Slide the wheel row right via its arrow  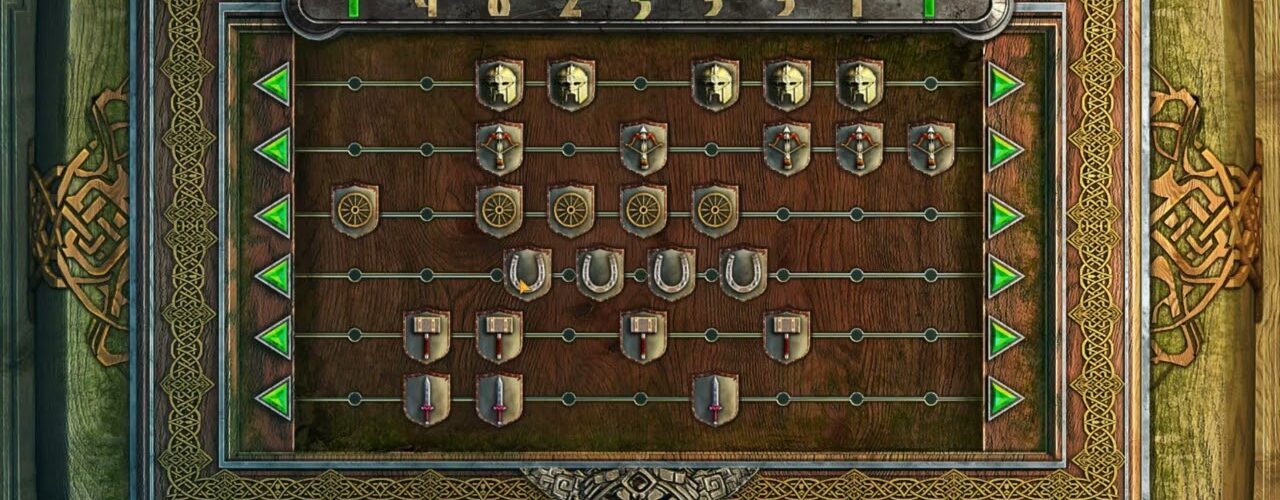[x=1004, y=215]
